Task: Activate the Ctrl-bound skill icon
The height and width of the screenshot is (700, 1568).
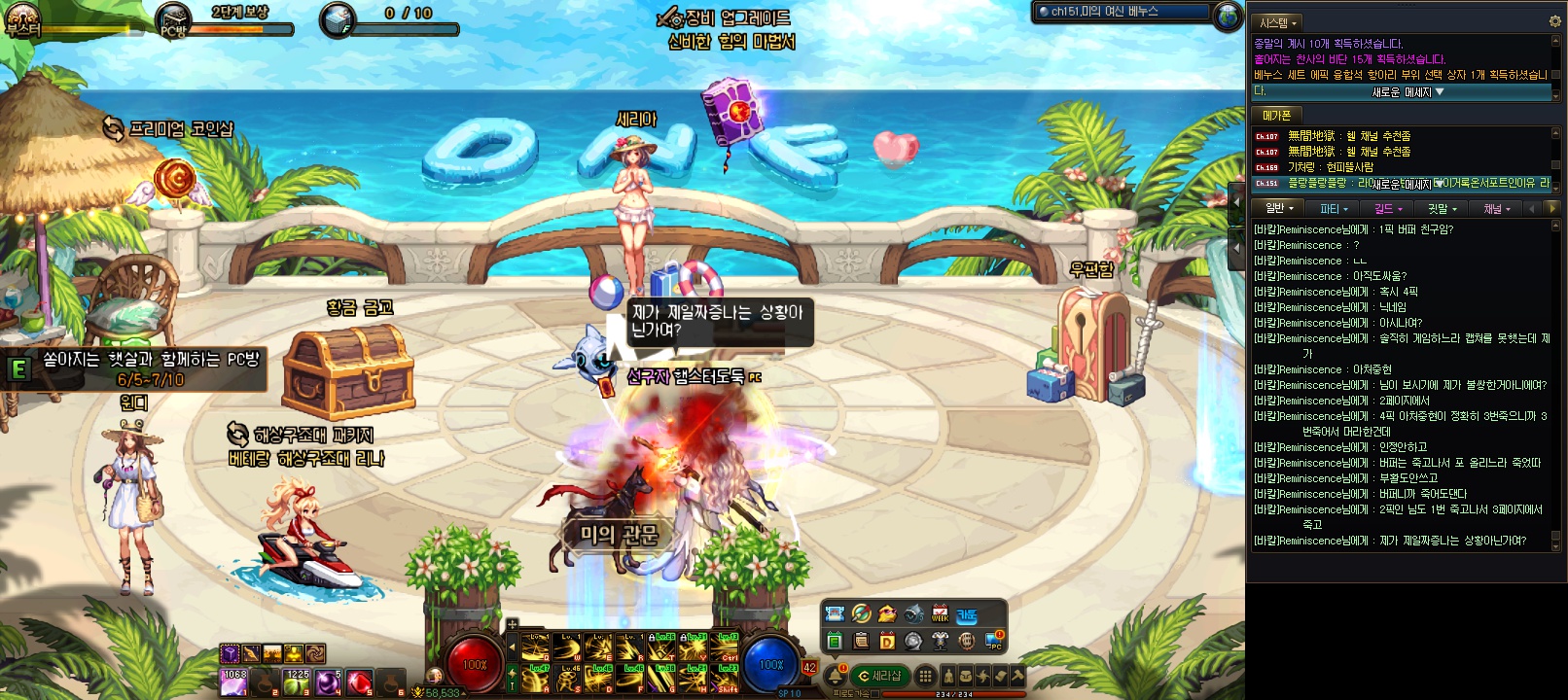Action: pos(727,647)
